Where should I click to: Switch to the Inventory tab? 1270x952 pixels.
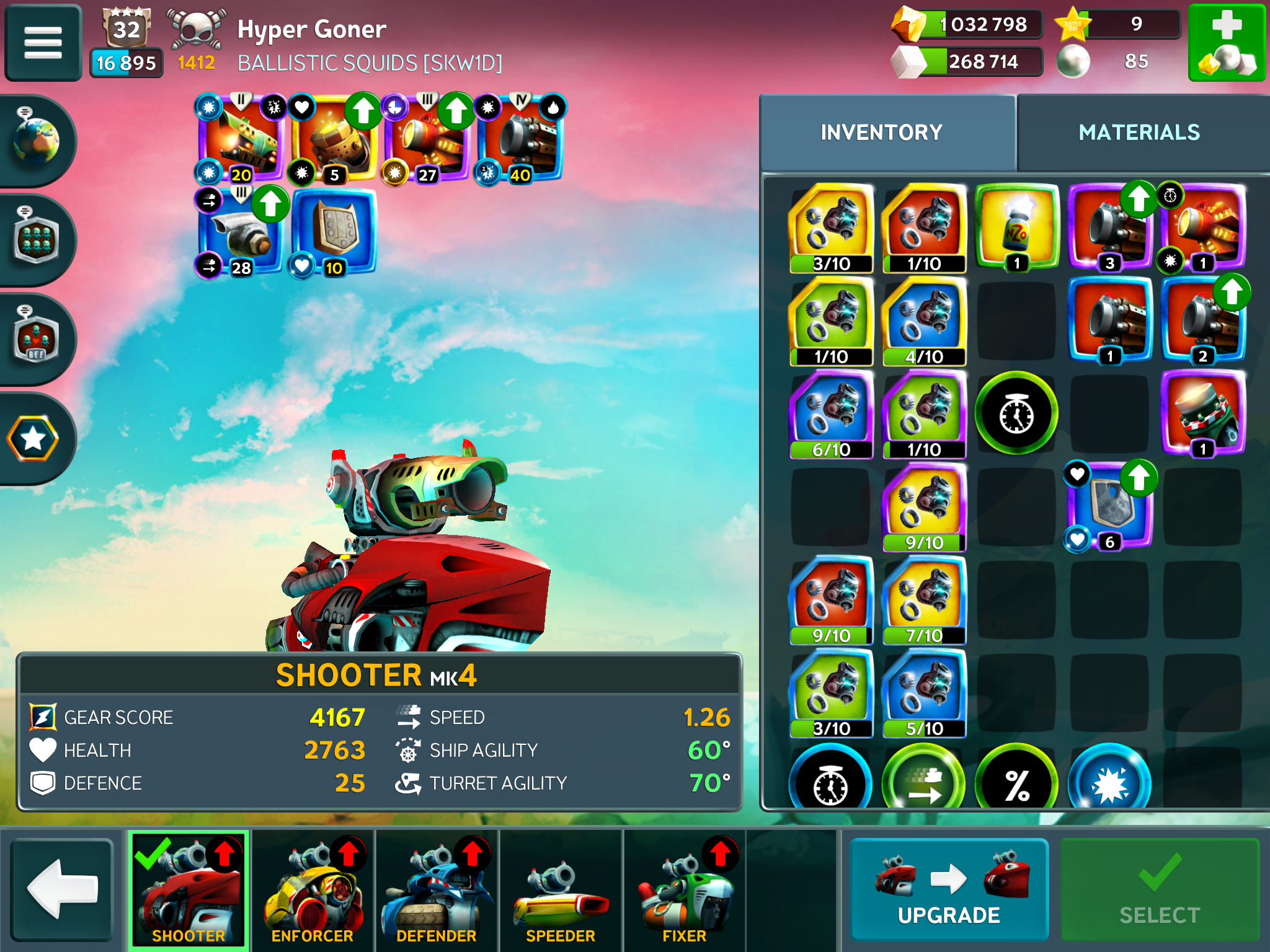[881, 132]
